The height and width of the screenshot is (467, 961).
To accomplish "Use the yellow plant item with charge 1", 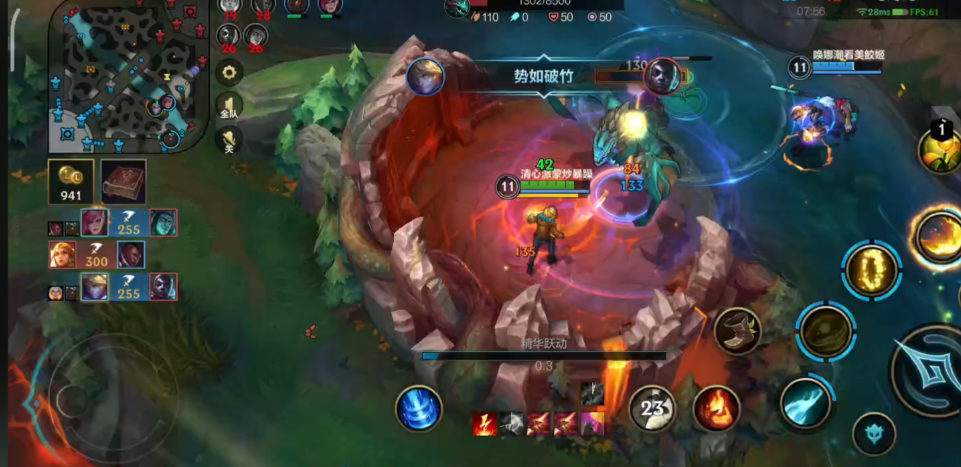I will (x=940, y=150).
